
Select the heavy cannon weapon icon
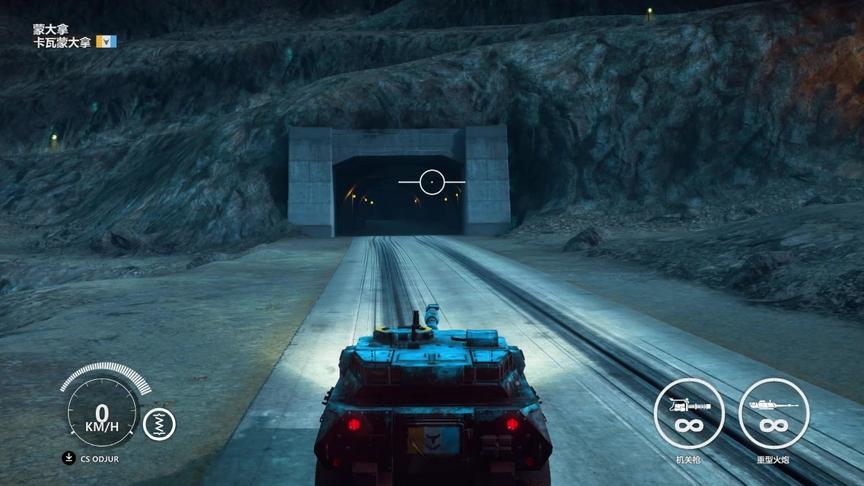click(x=773, y=413)
